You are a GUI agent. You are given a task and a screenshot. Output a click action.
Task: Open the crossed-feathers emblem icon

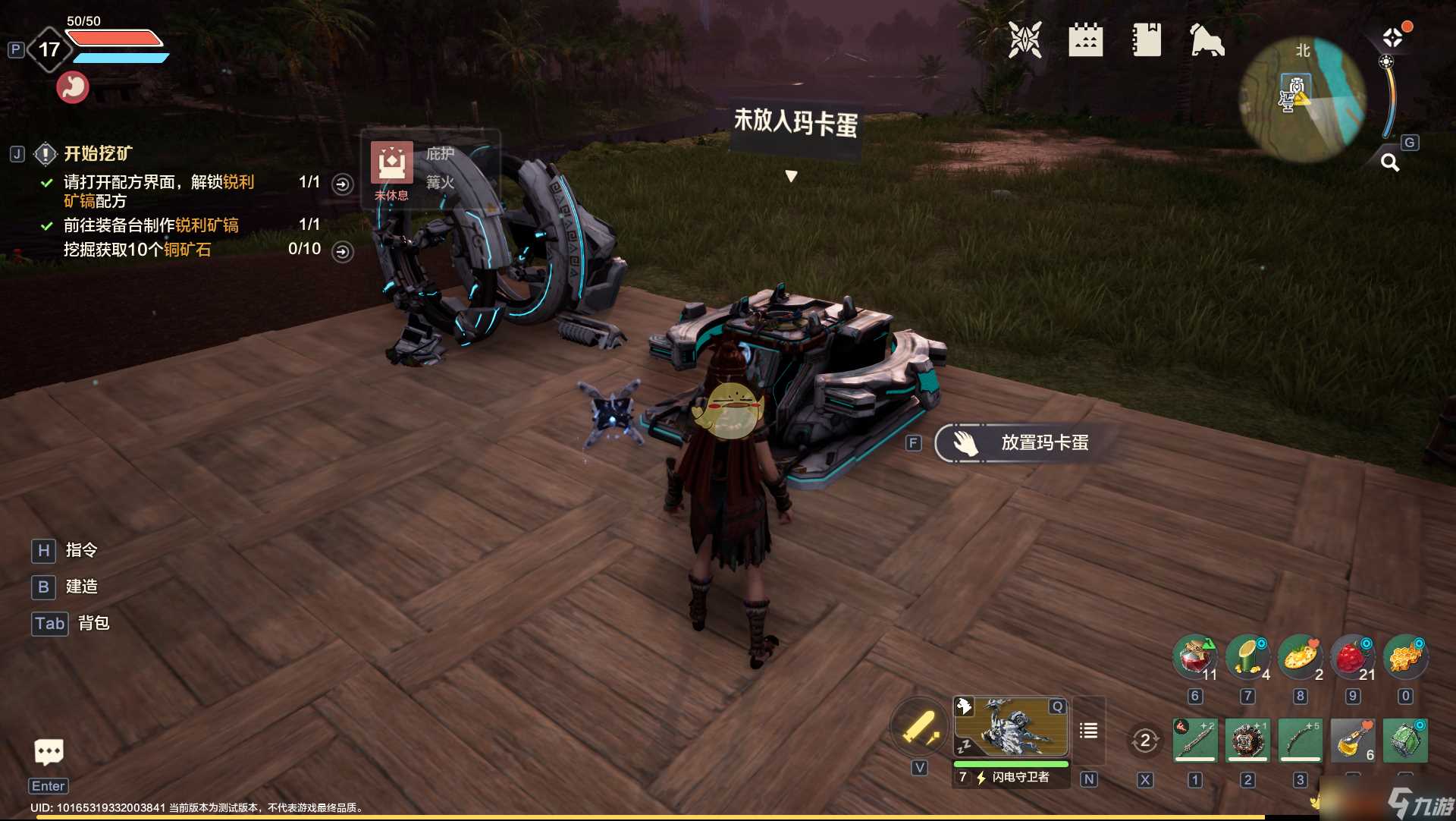(1025, 39)
